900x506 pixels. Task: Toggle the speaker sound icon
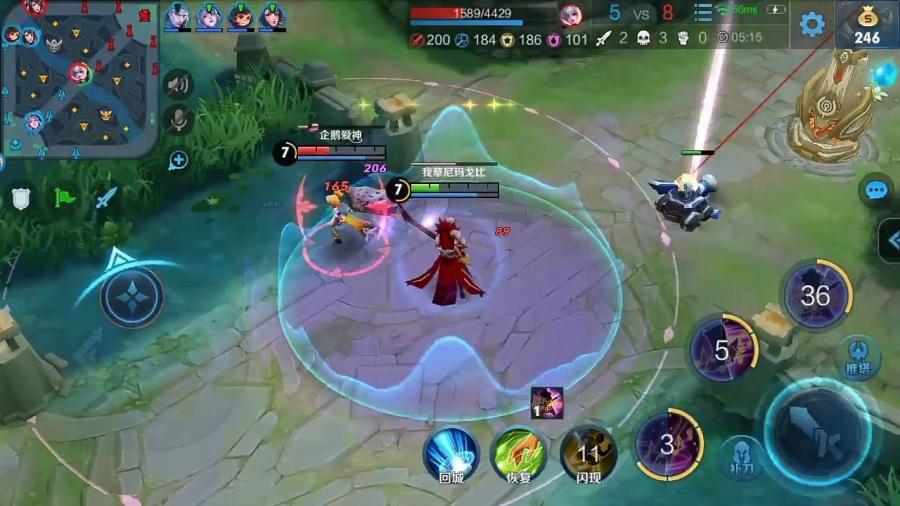(178, 85)
